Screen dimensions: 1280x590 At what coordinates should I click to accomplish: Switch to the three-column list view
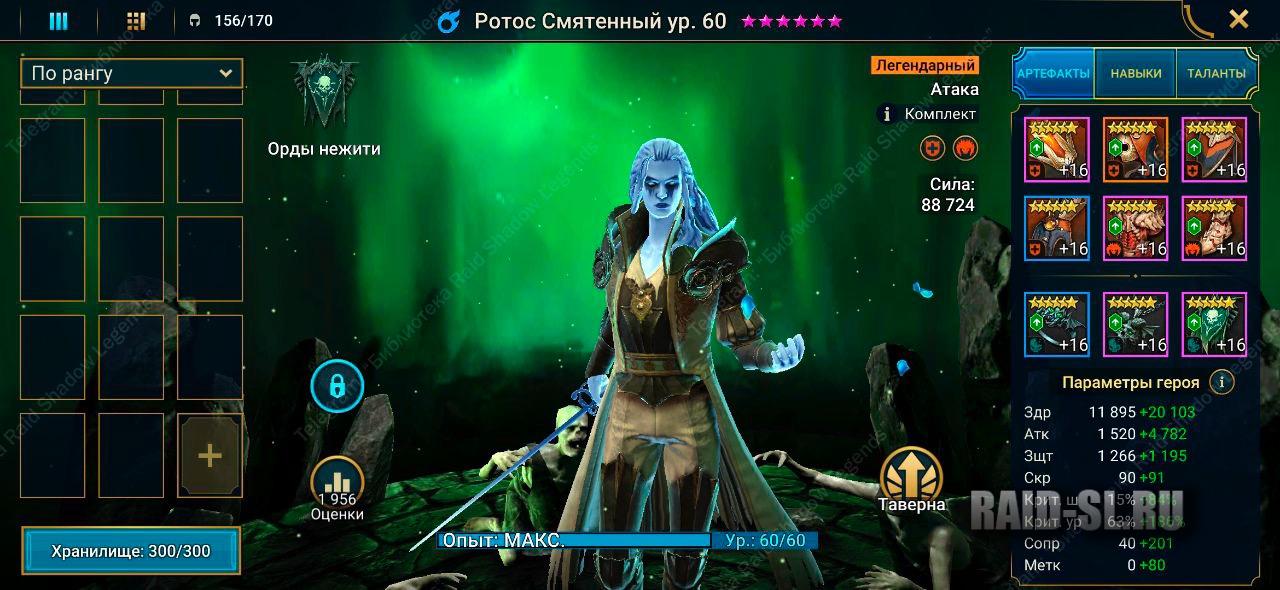pos(58,21)
